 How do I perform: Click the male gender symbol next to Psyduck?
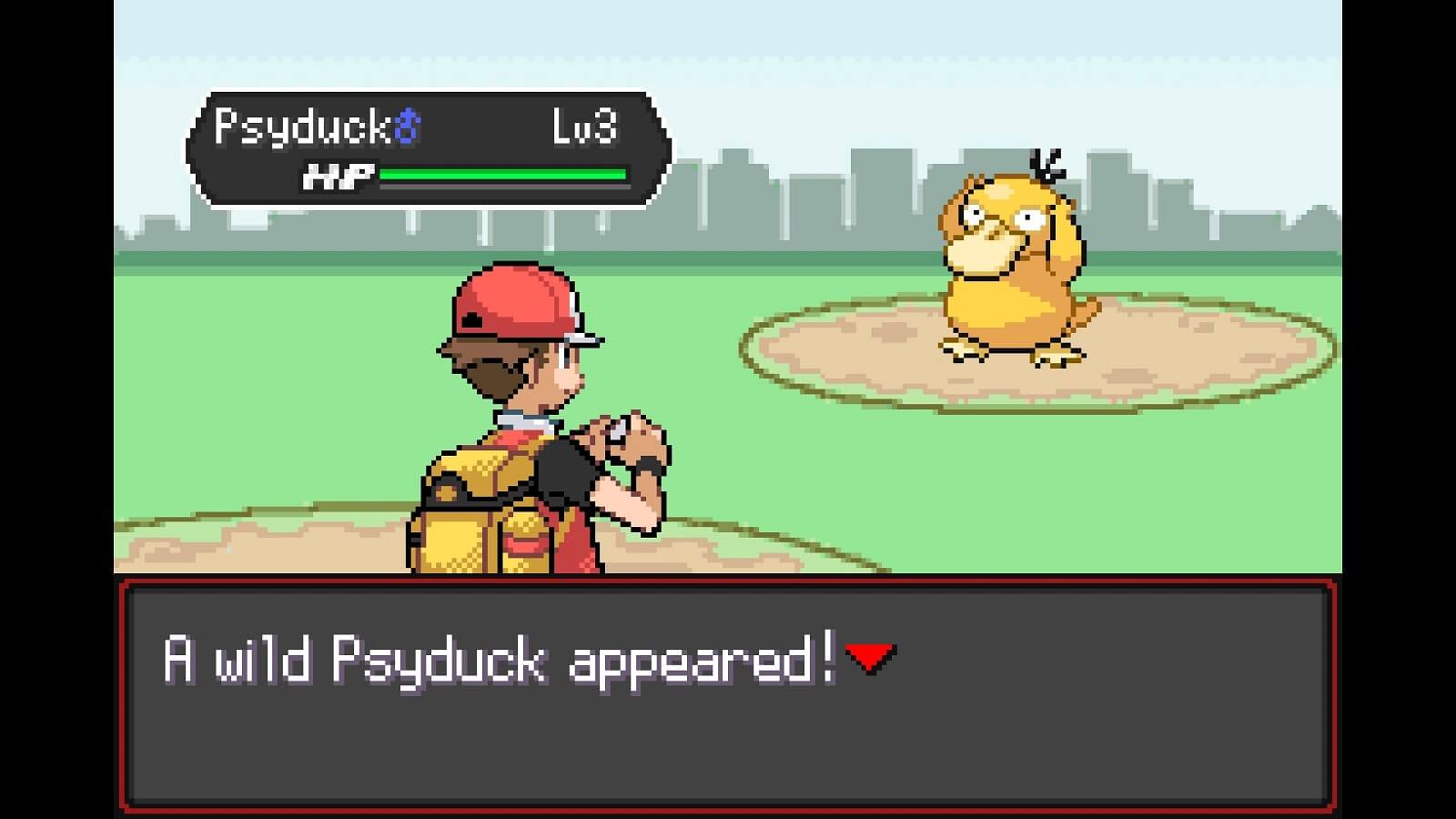click(407, 127)
